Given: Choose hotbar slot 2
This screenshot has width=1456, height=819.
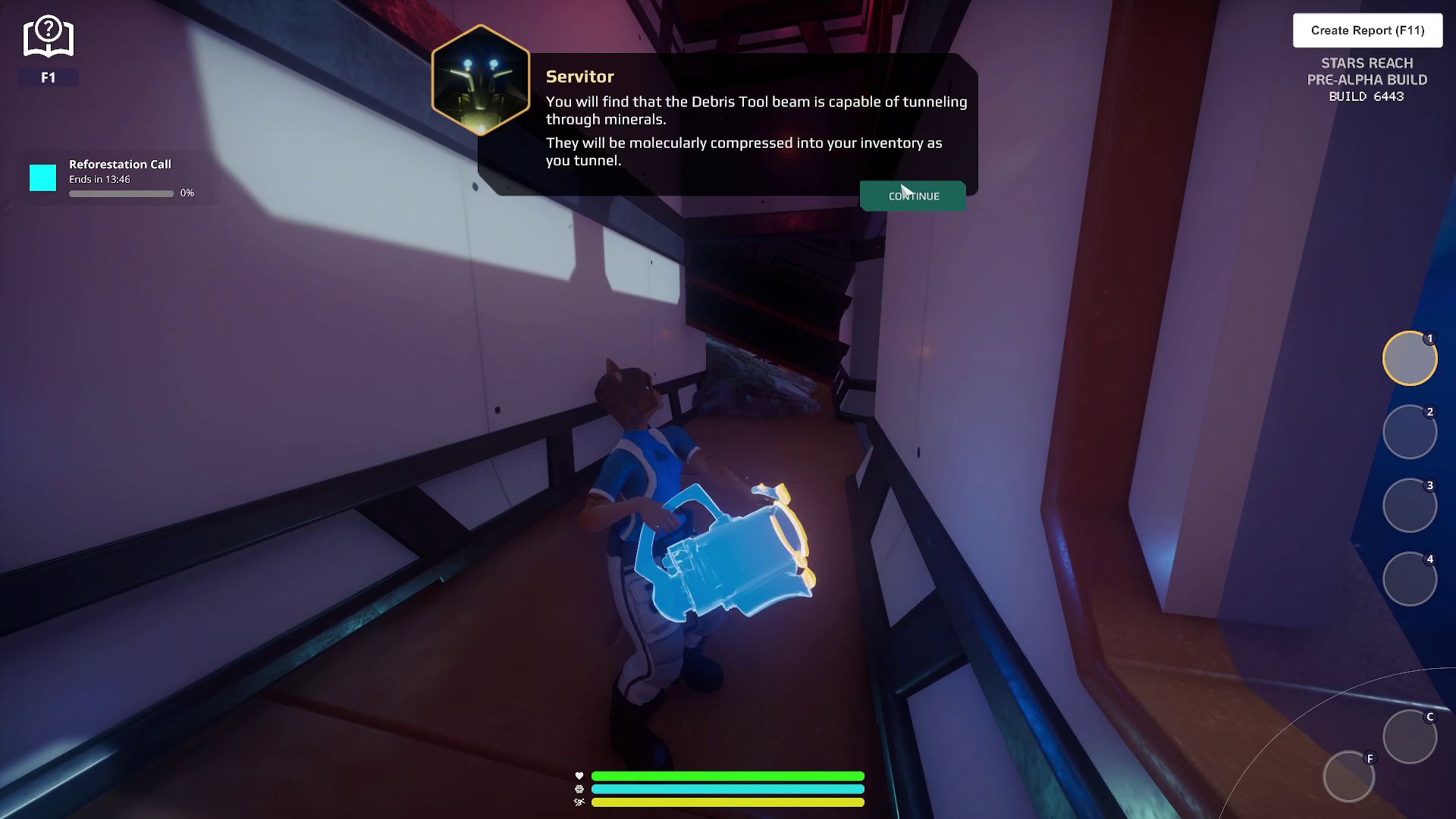Looking at the screenshot, I should pyautogui.click(x=1410, y=432).
